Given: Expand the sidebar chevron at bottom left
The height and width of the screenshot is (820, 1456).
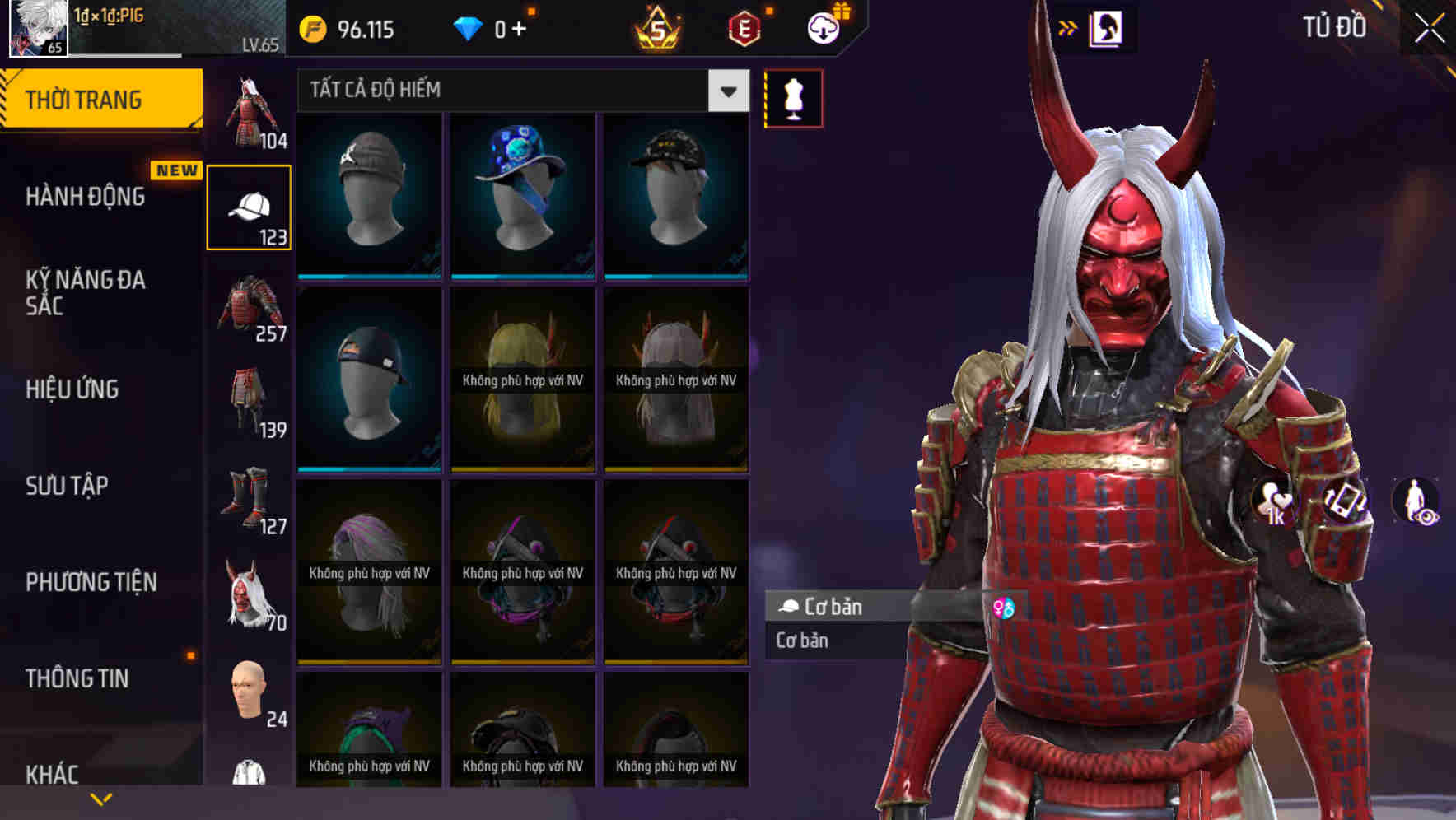Looking at the screenshot, I should click(101, 799).
